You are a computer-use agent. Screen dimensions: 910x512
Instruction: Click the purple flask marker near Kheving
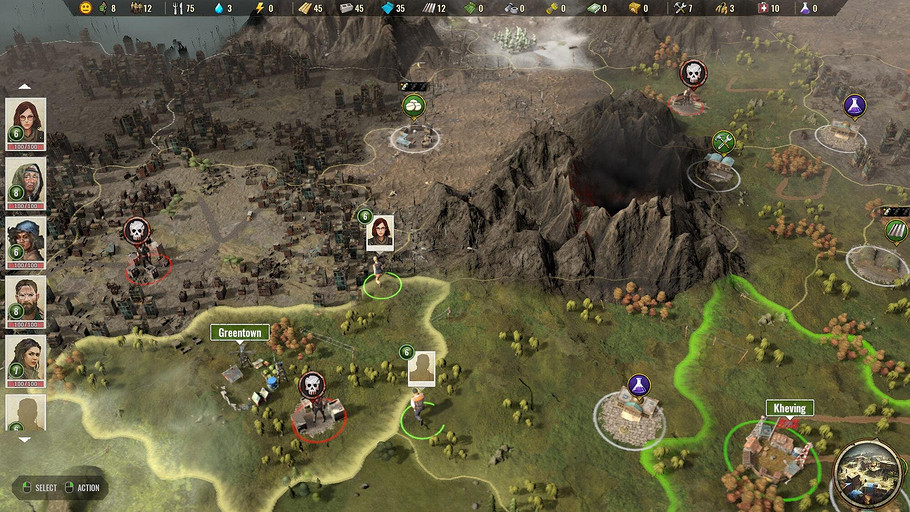[638, 384]
